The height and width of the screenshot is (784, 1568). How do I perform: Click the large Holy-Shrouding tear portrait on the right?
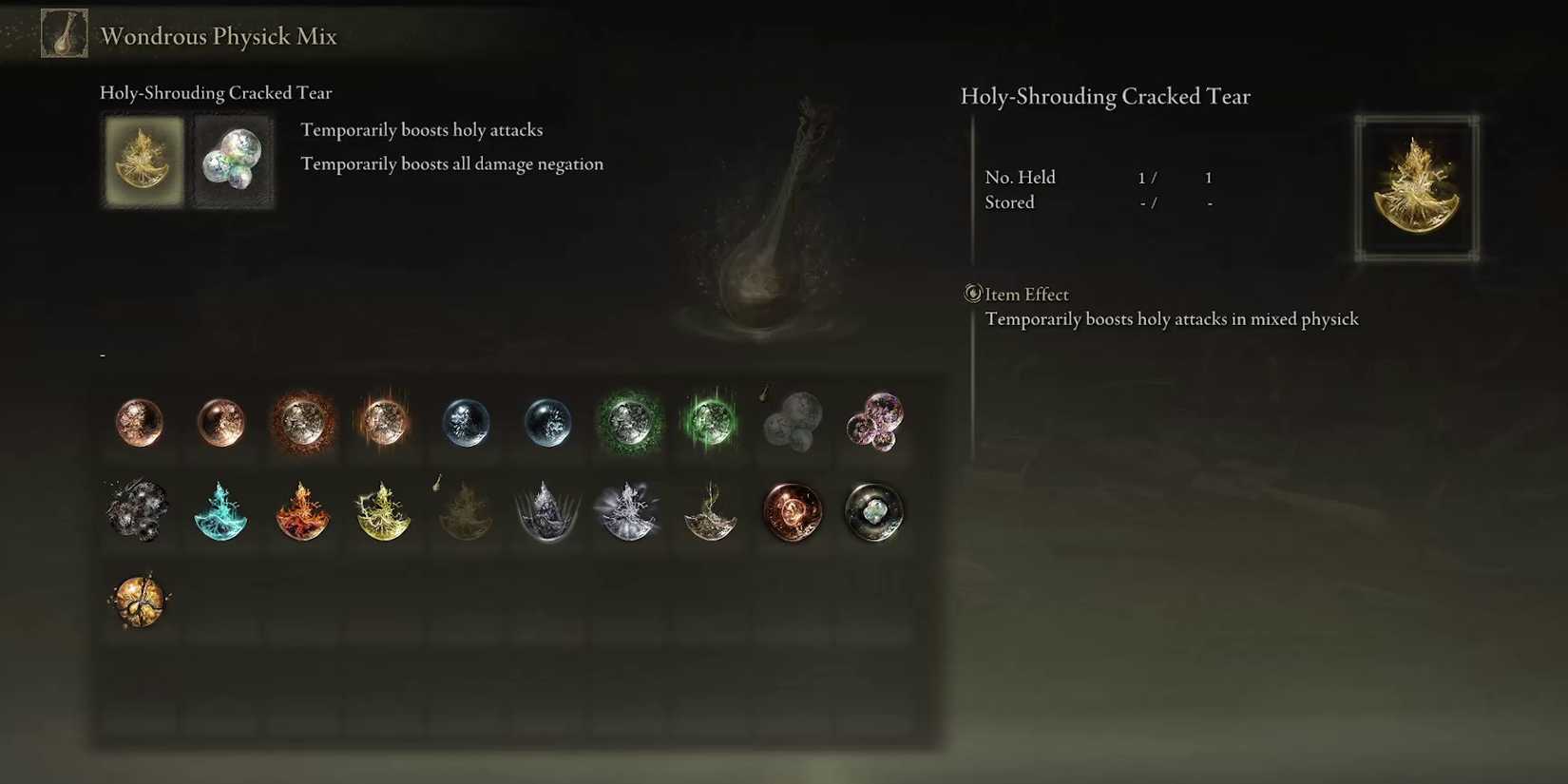[1416, 187]
